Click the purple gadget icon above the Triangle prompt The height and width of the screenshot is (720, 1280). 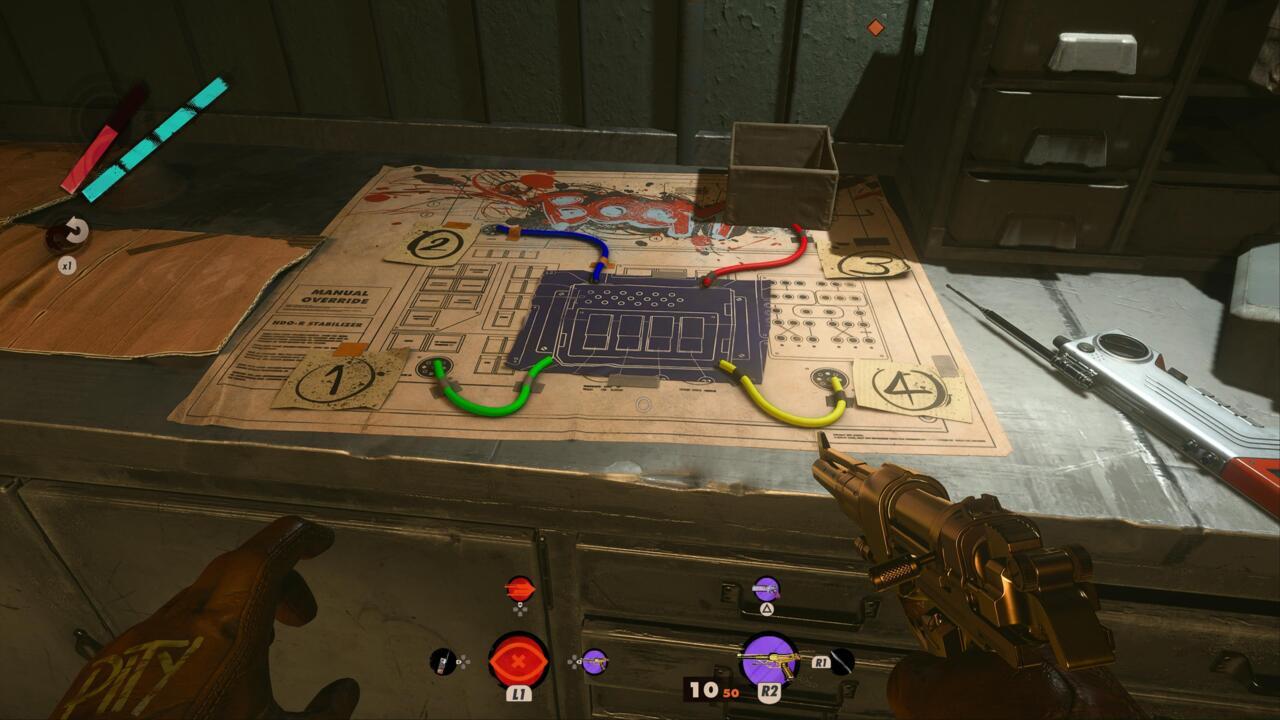(x=766, y=588)
